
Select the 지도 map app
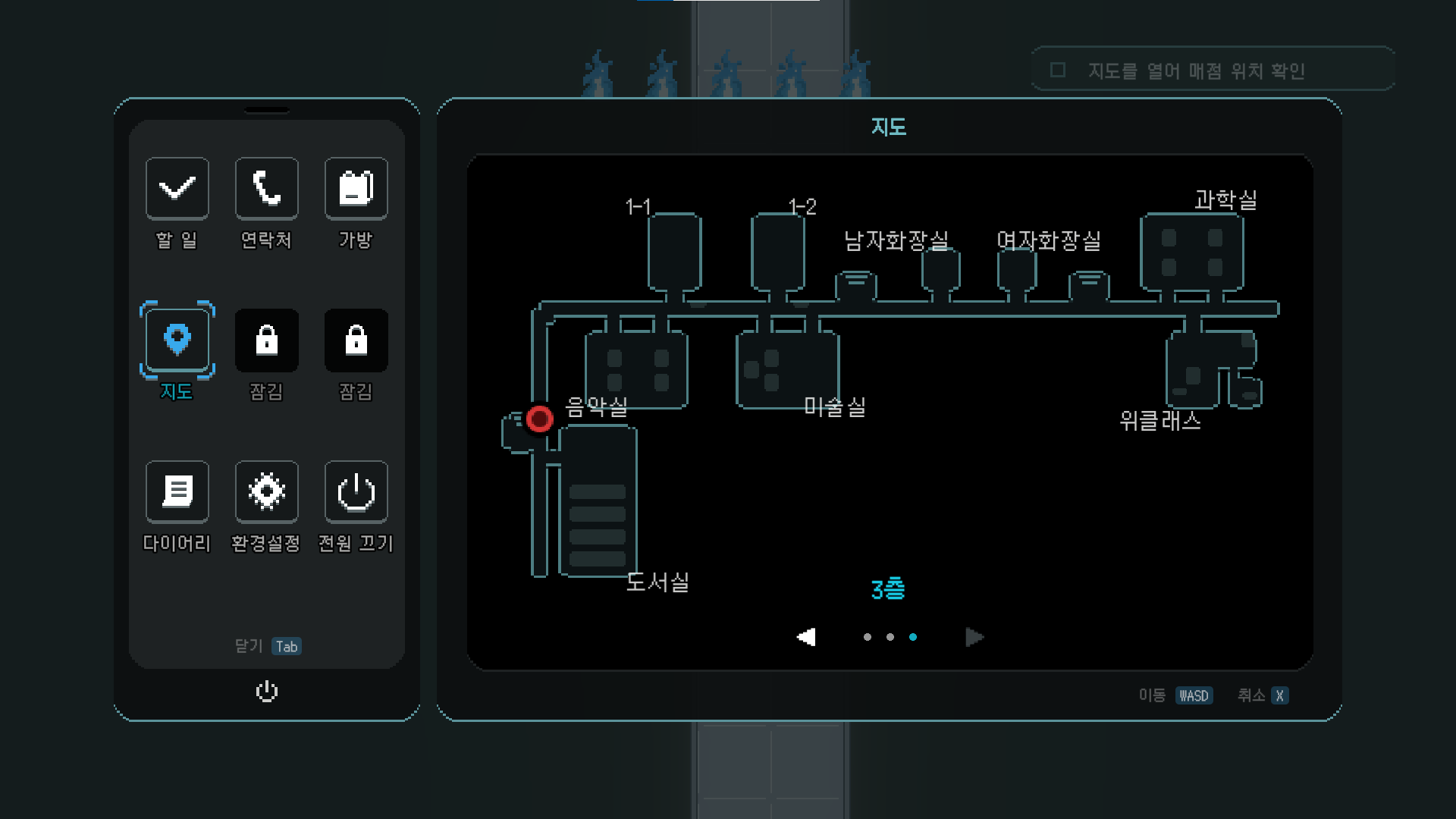(x=177, y=340)
